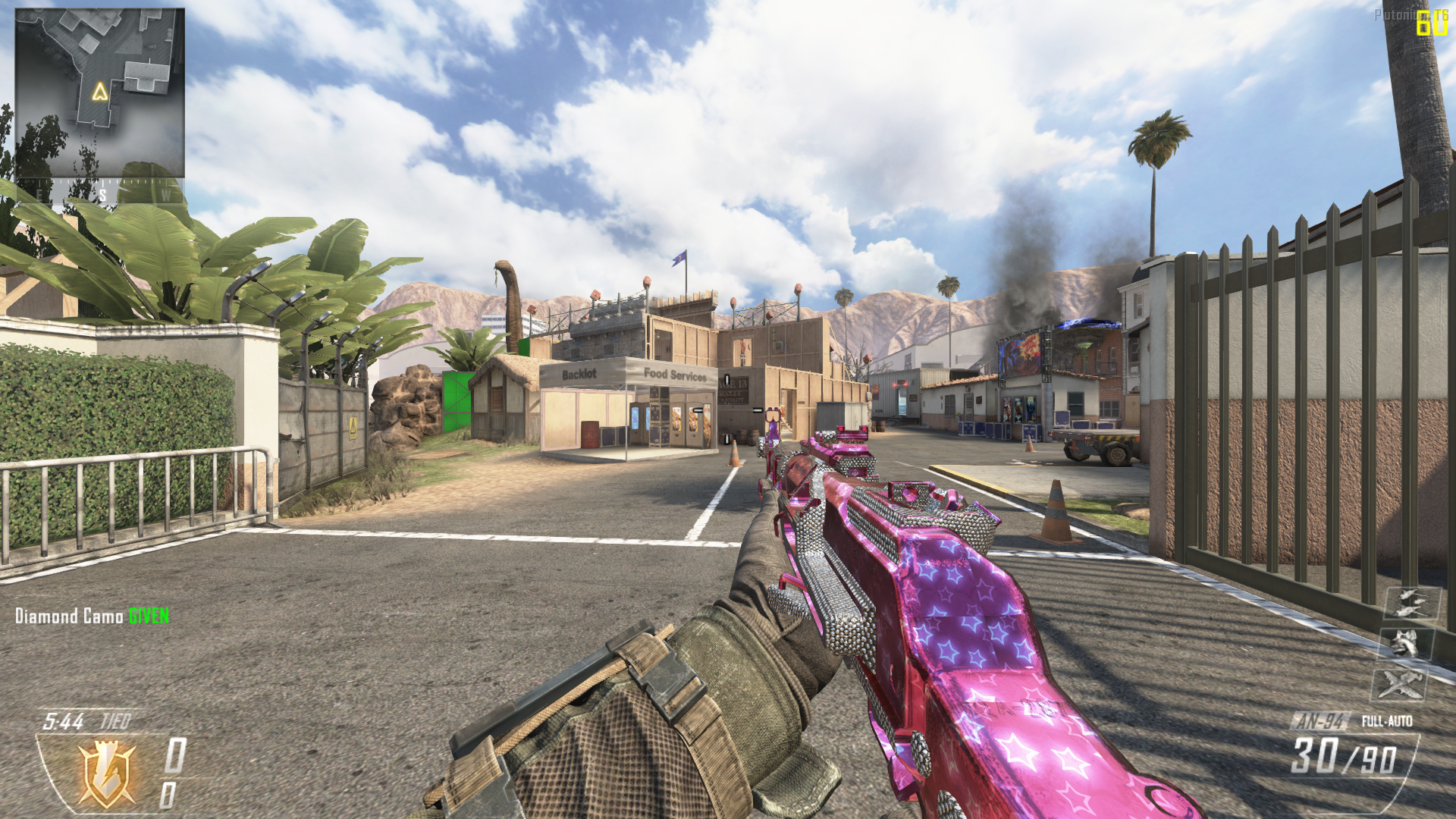
Task: Click the minimap in the corner
Action: tap(99, 93)
